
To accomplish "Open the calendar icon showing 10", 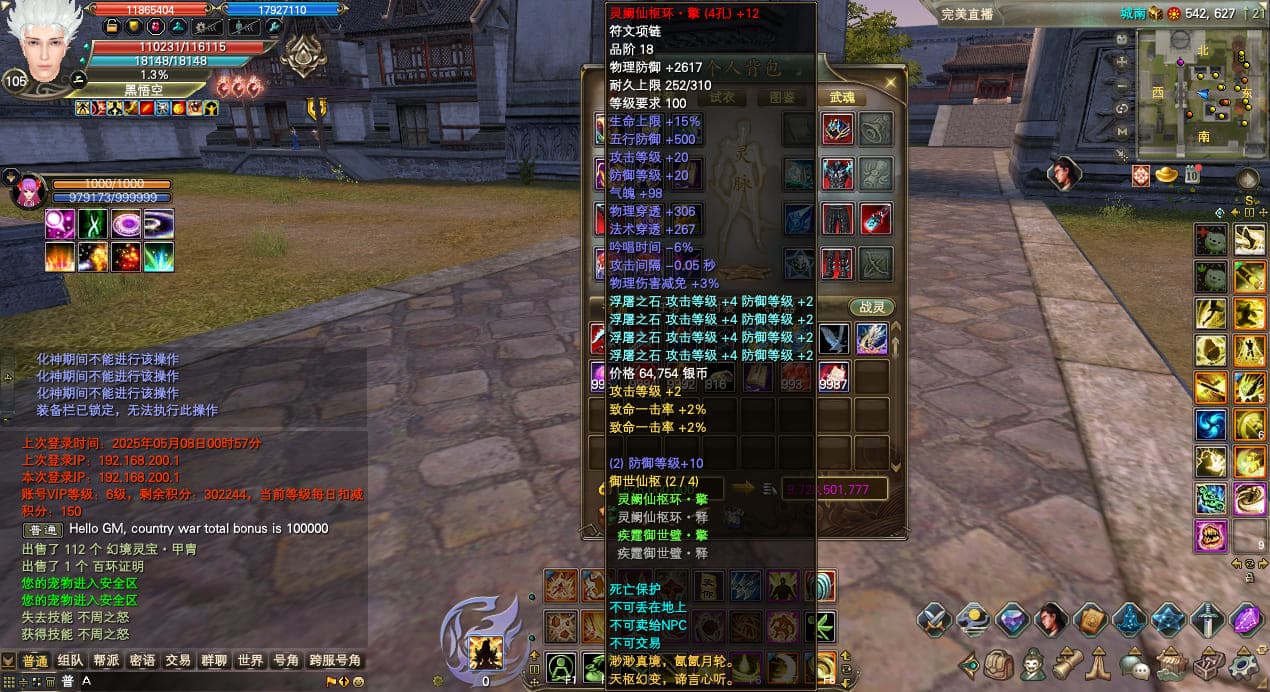I will point(1192,175).
